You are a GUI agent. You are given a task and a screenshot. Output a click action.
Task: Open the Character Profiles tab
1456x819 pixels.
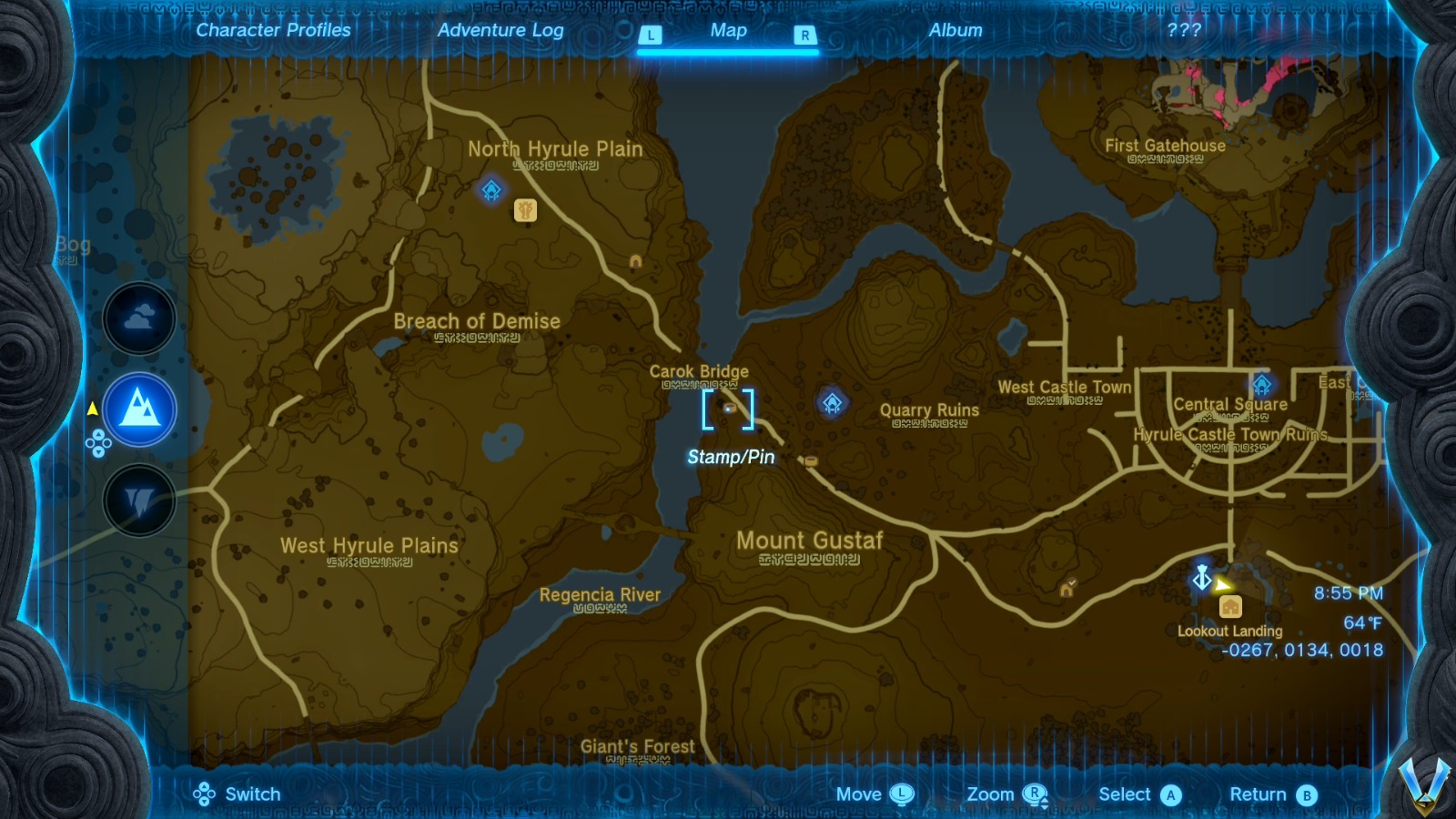[x=272, y=30]
